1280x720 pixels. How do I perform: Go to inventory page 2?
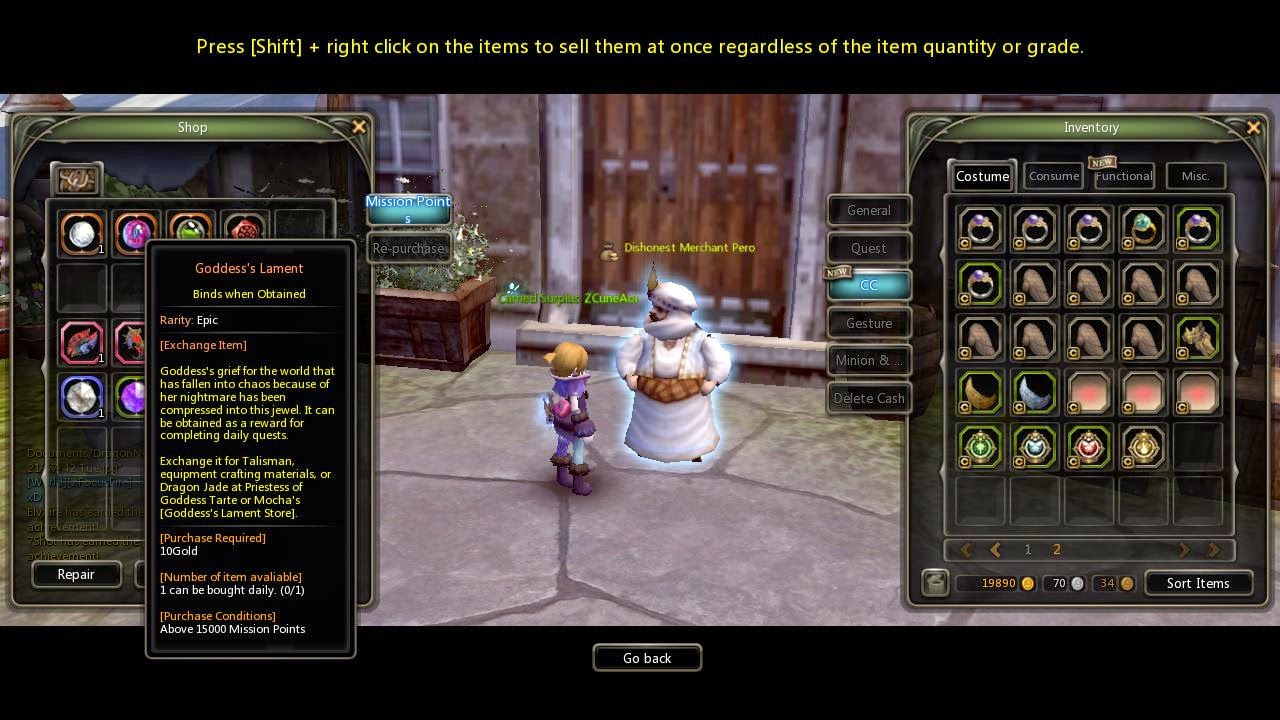(x=1056, y=549)
